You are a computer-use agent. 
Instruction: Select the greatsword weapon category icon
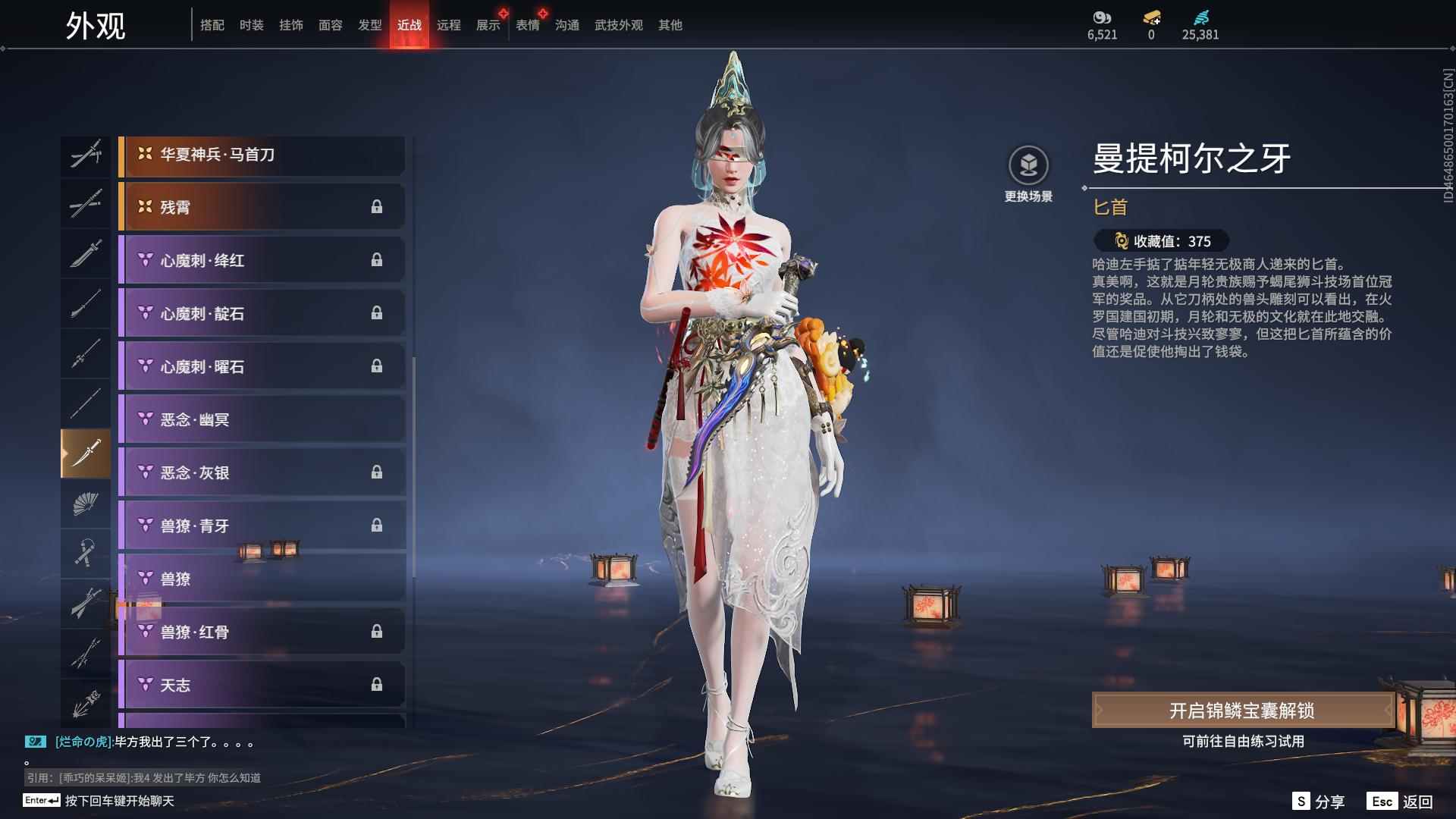click(86, 254)
